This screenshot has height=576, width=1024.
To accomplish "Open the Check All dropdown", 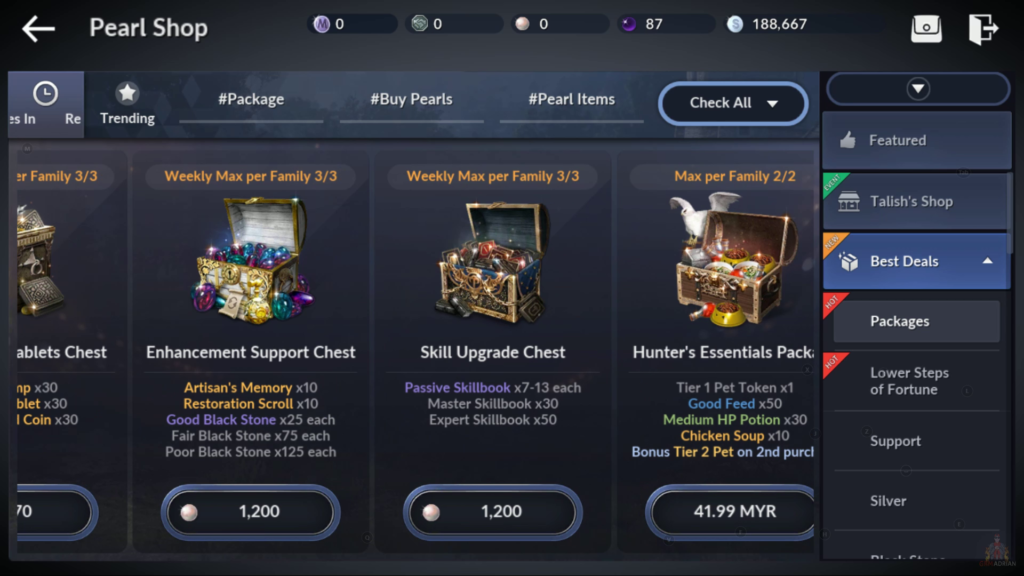I will 733,103.
